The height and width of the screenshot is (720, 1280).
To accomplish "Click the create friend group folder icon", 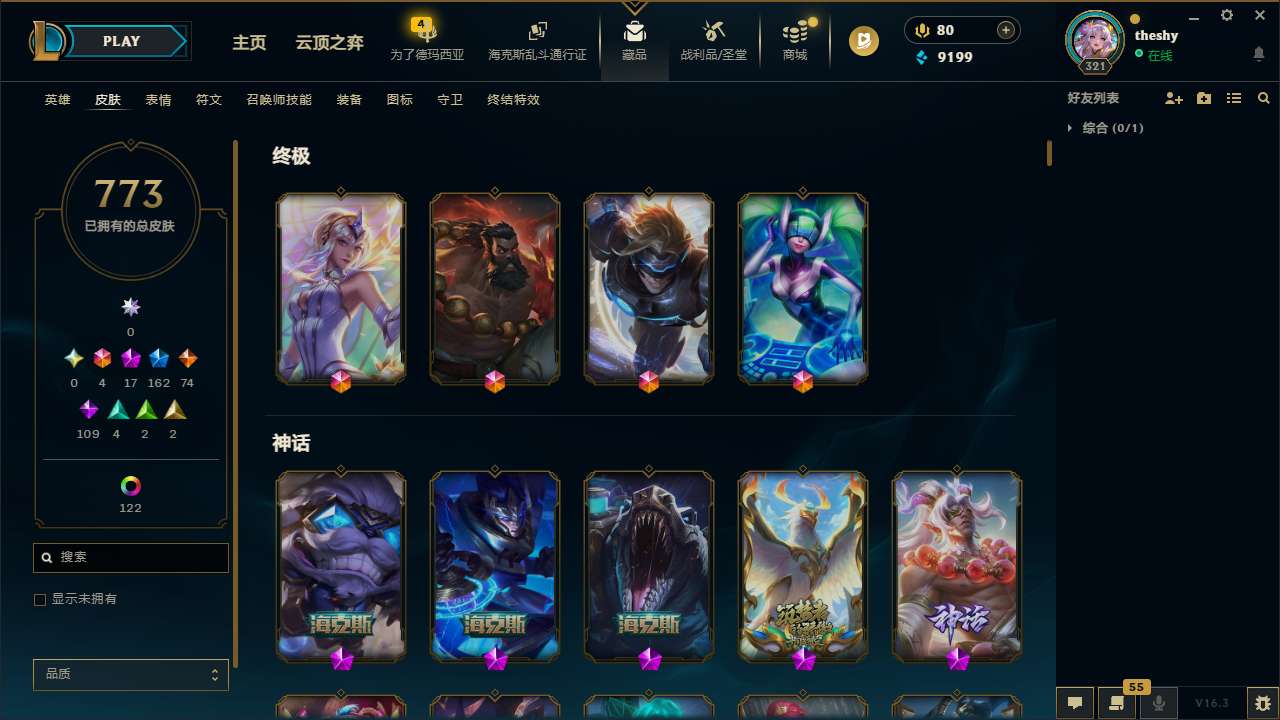I will [x=1204, y=98].
